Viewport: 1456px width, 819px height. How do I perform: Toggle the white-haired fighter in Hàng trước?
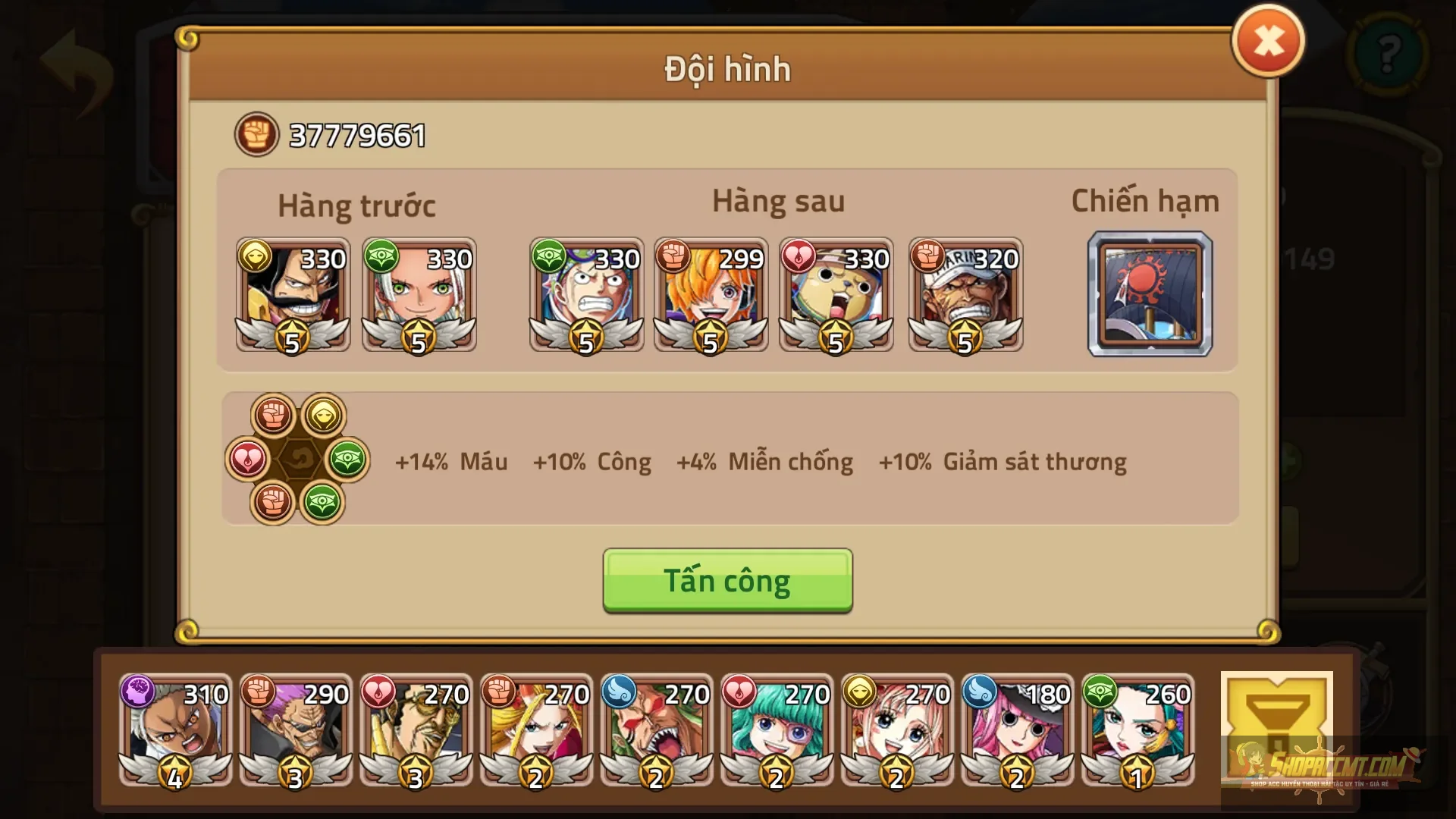[x=419, y=296]
